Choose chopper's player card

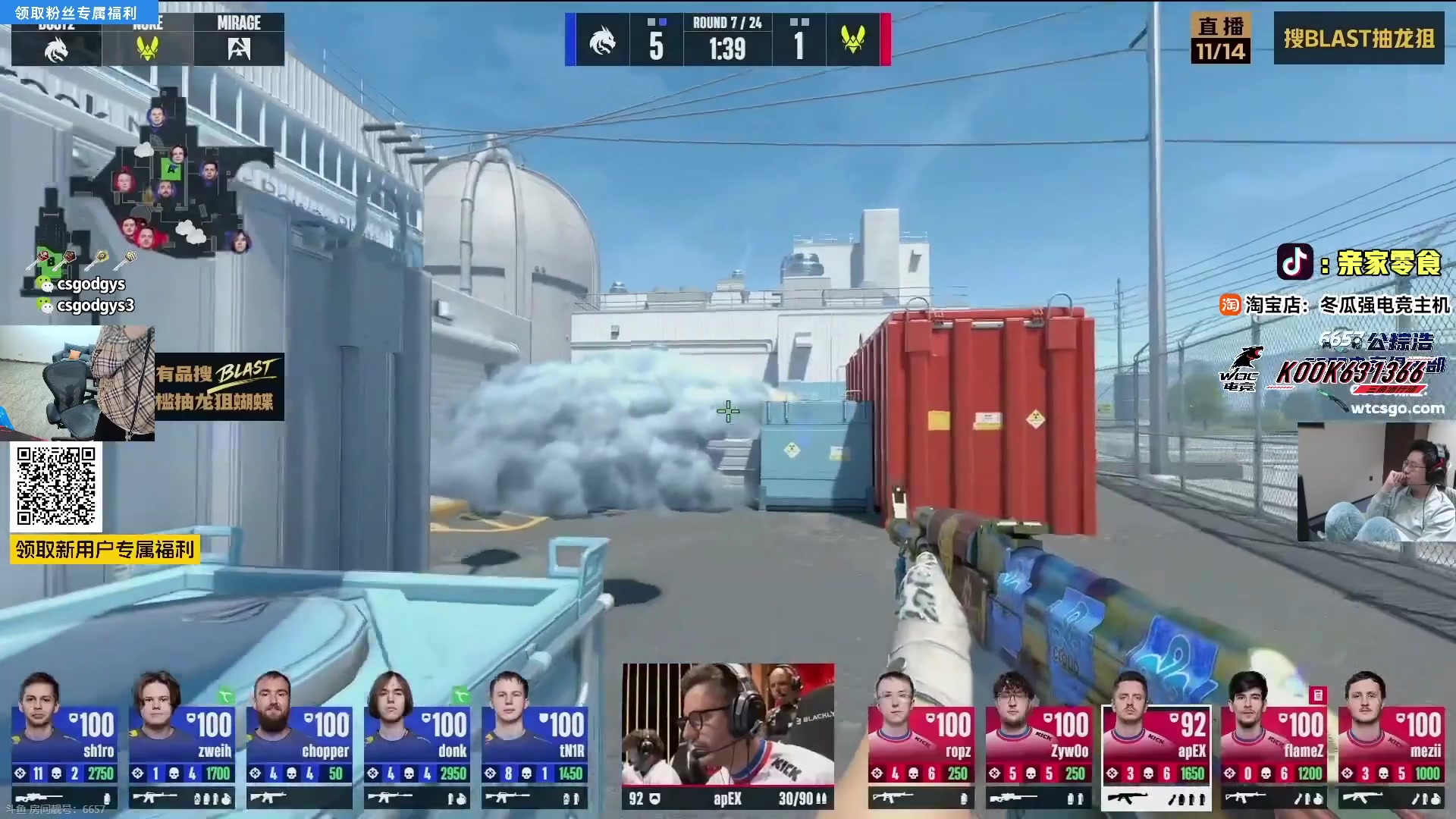[300, 739]
